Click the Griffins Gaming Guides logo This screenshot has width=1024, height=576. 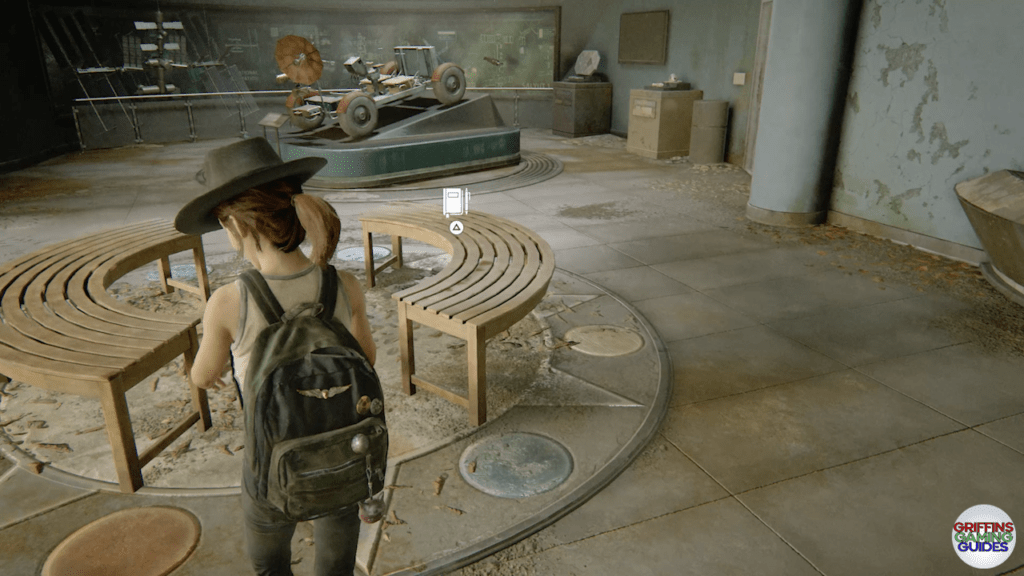(x=983, y=536)
